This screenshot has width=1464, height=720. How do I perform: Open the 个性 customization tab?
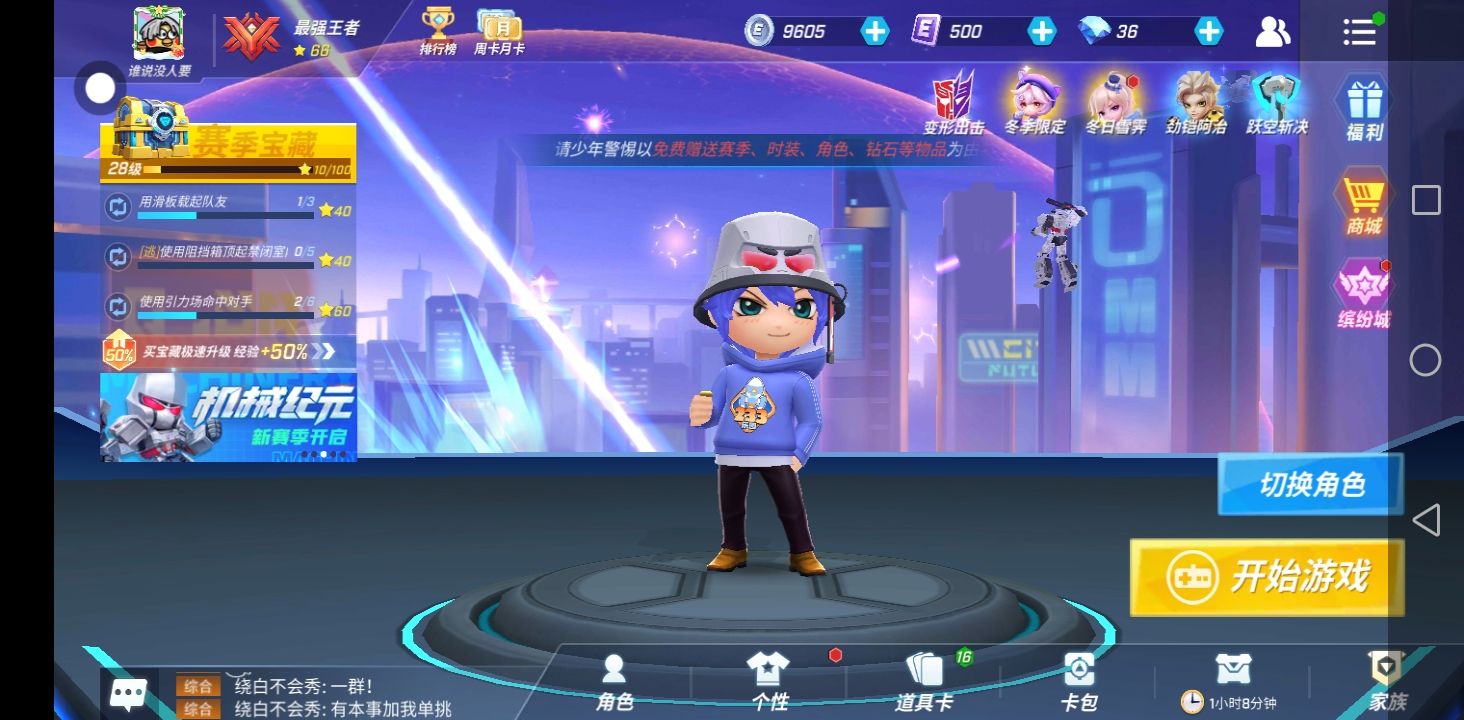tap(768, 682)
